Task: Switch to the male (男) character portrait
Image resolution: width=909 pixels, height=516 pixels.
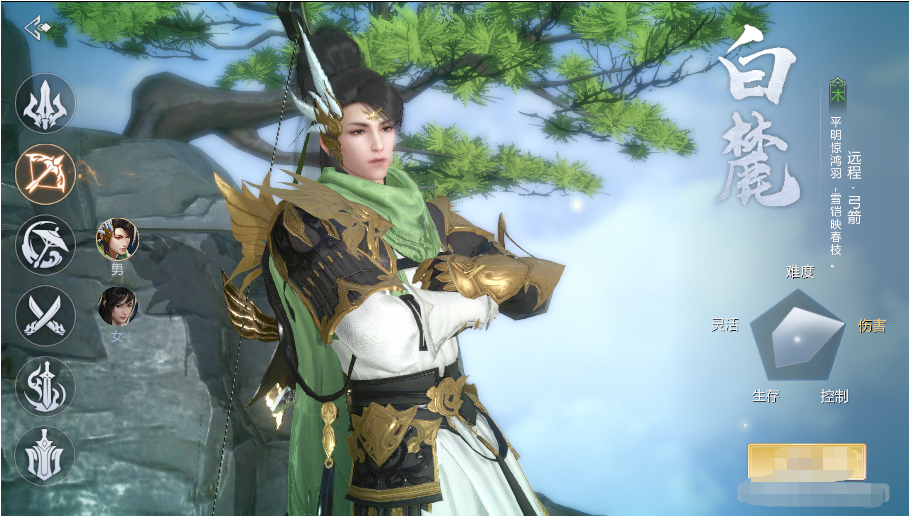Action: coord(117,239)
